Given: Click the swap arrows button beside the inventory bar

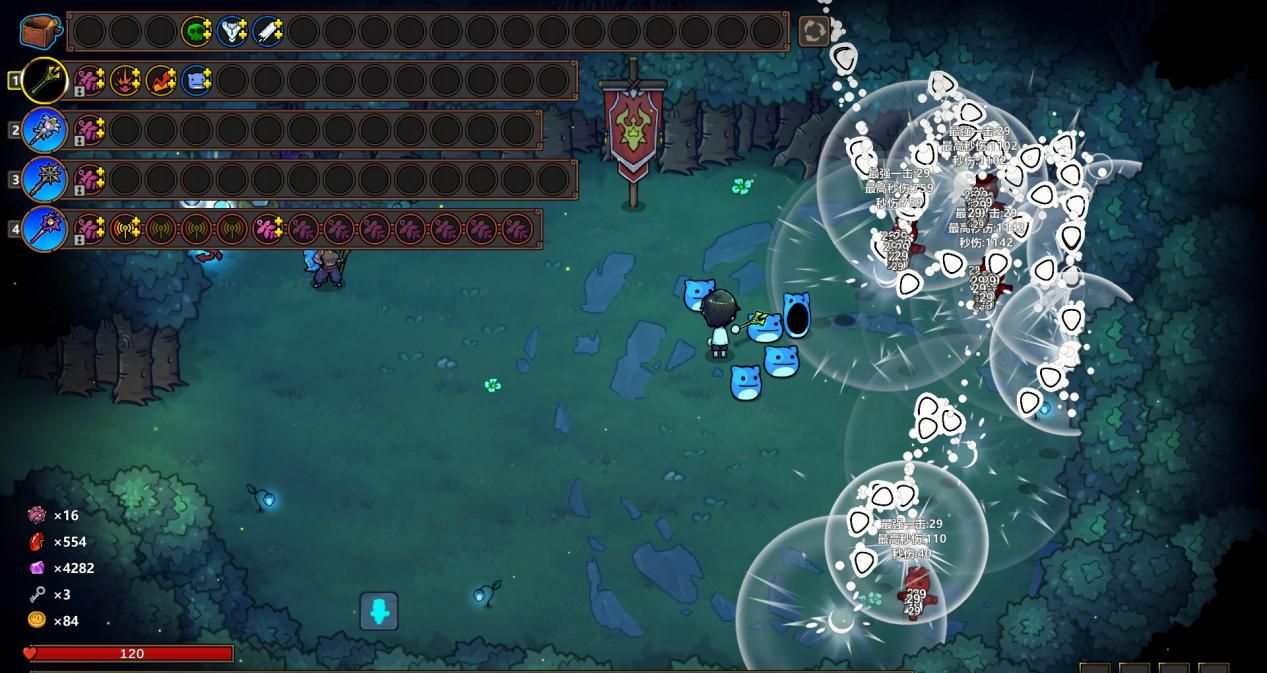Looking at the screenshot, I should (x=814, y=31).
